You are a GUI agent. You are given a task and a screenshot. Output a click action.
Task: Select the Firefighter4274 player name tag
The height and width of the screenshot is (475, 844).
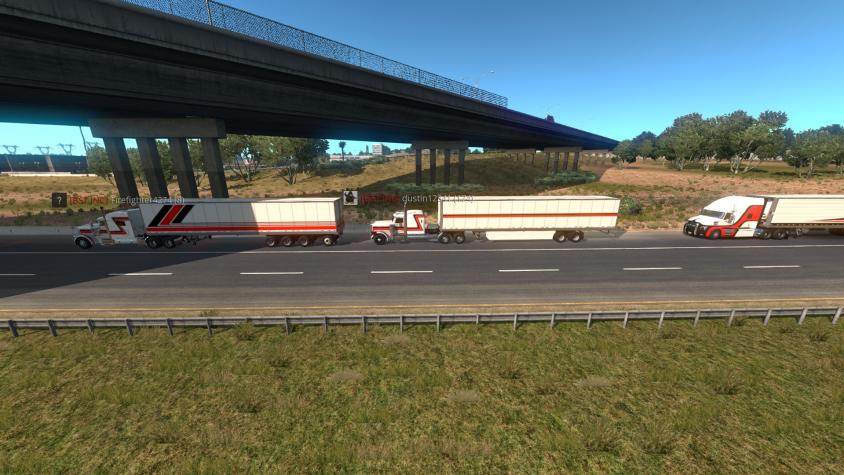pyautogui.click(x=147, y=200)
